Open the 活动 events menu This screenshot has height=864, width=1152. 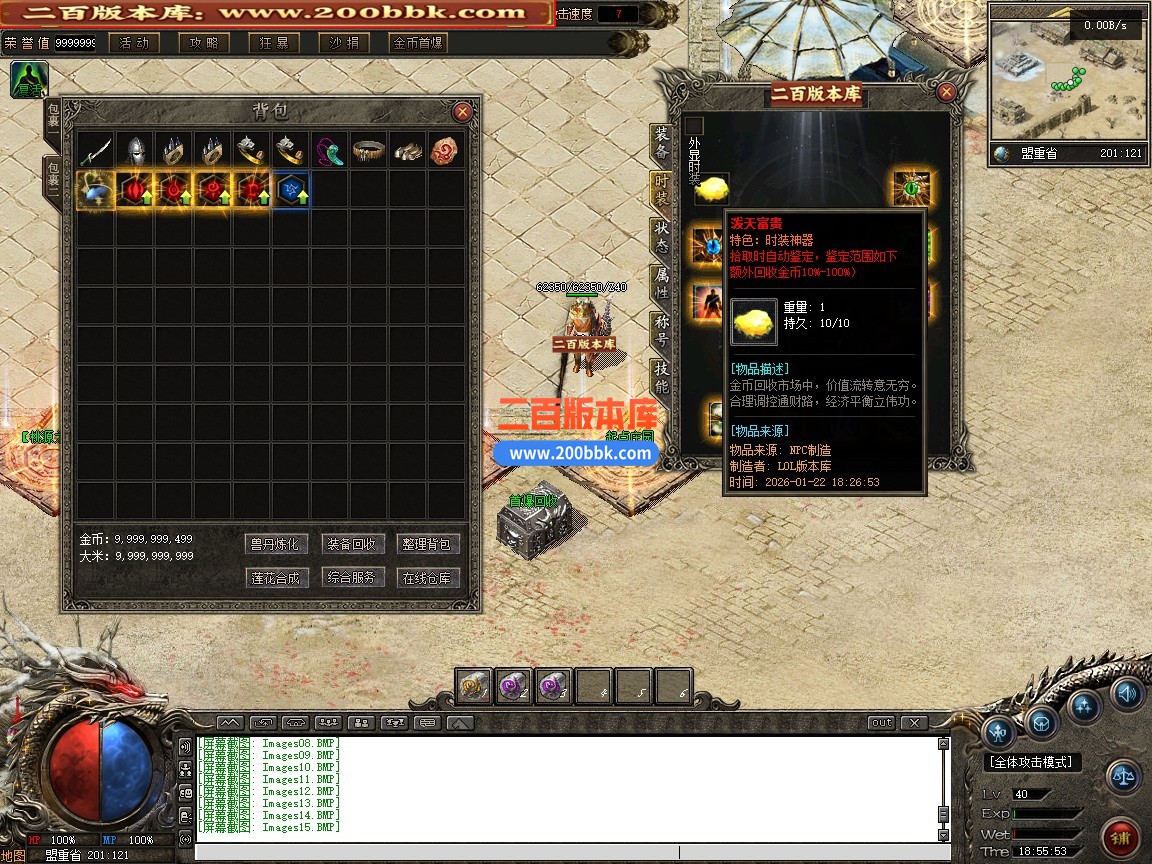(134, 43)
